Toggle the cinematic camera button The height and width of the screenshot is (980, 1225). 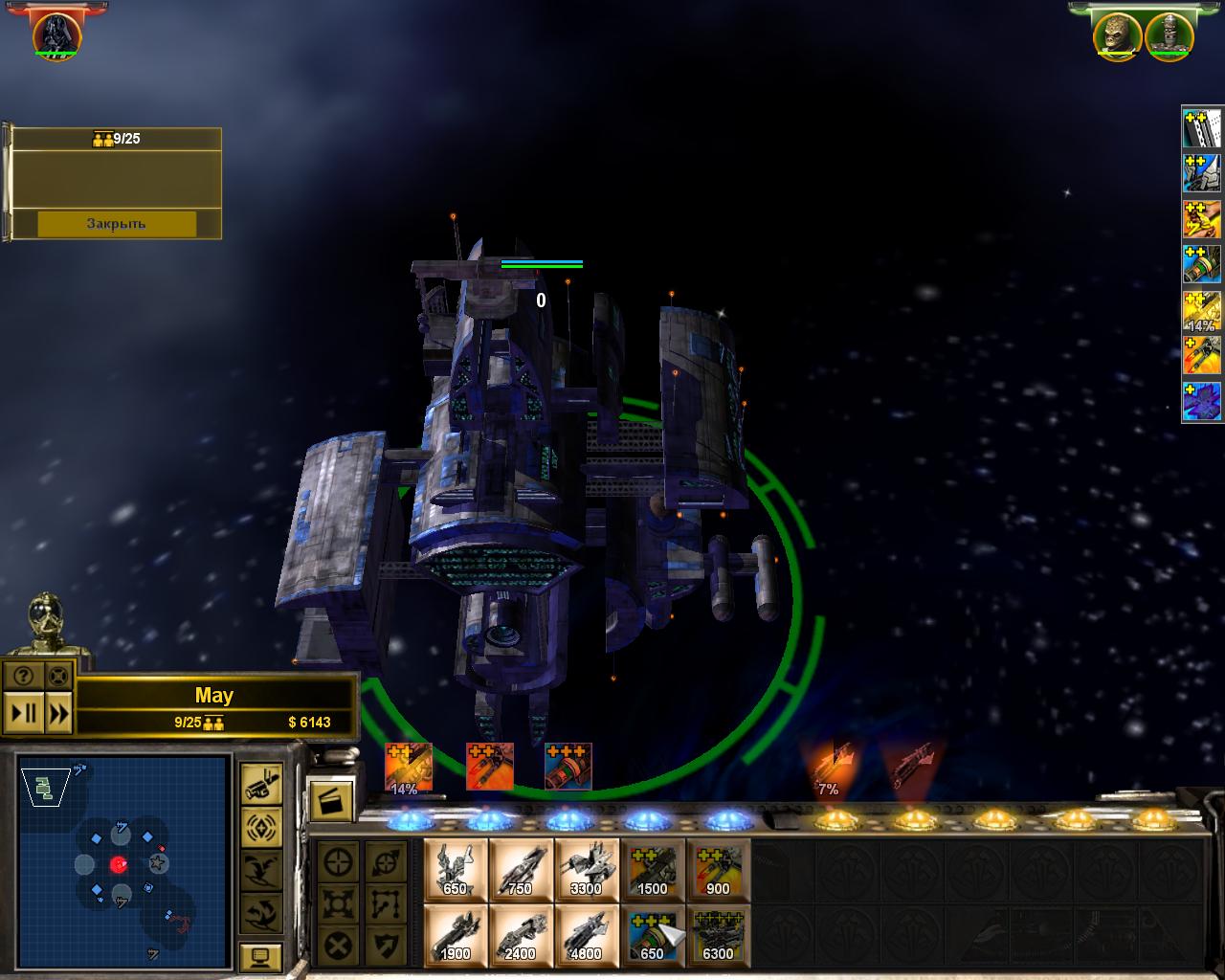click(259, 783)
